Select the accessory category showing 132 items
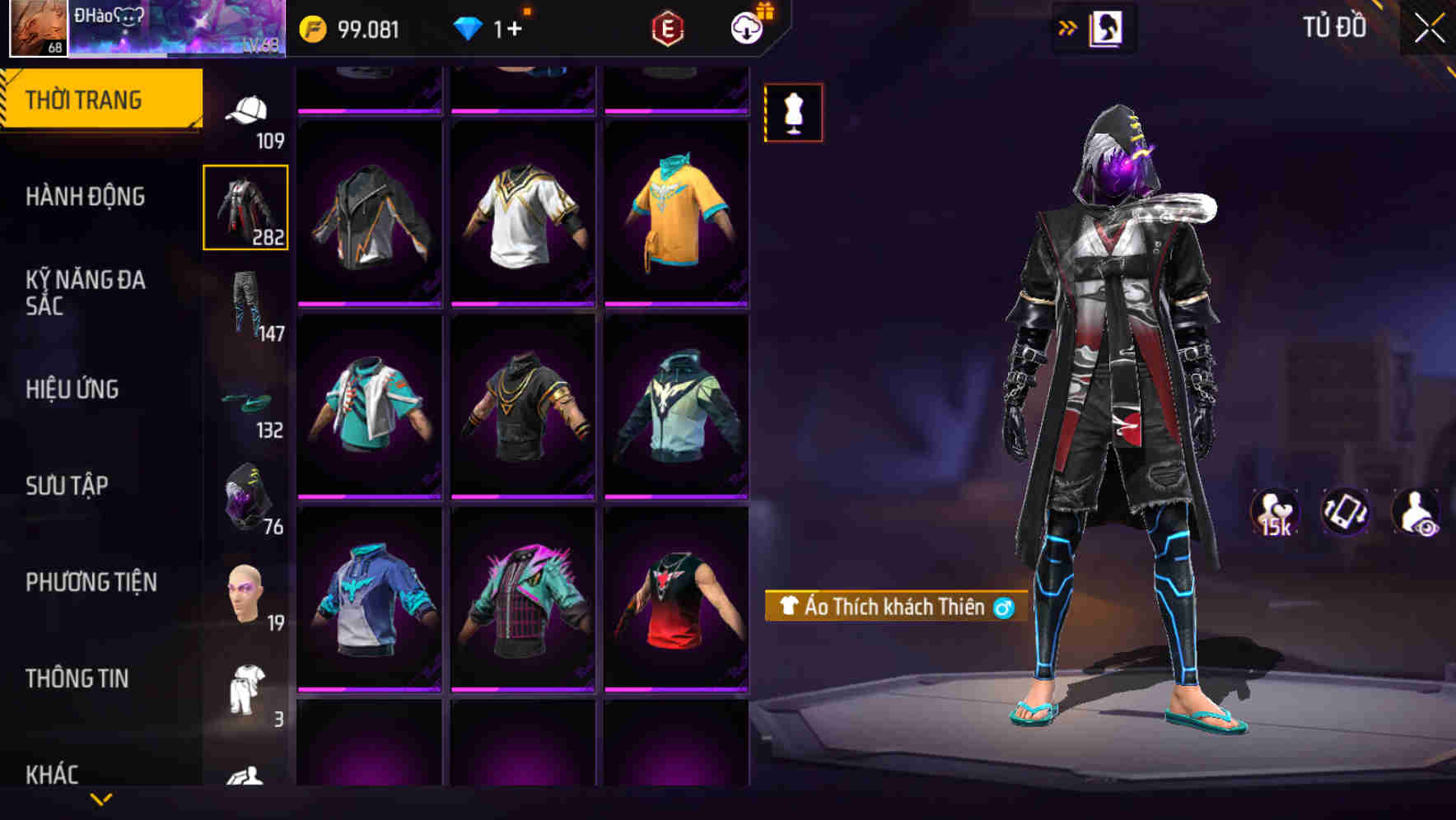The width and height of the screenshot is (1456, 820). pos(246,401)
